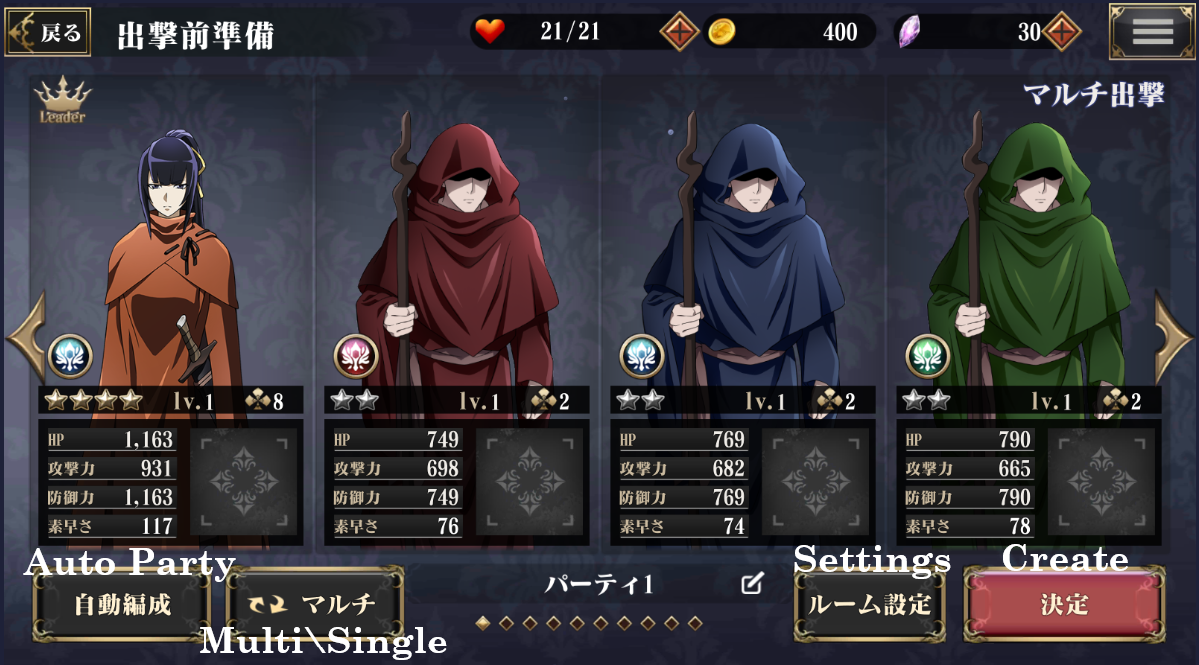The image size is (1199, 665).
Task: Buy more purple crystals with the plus button
Action: coord(1061,32)
